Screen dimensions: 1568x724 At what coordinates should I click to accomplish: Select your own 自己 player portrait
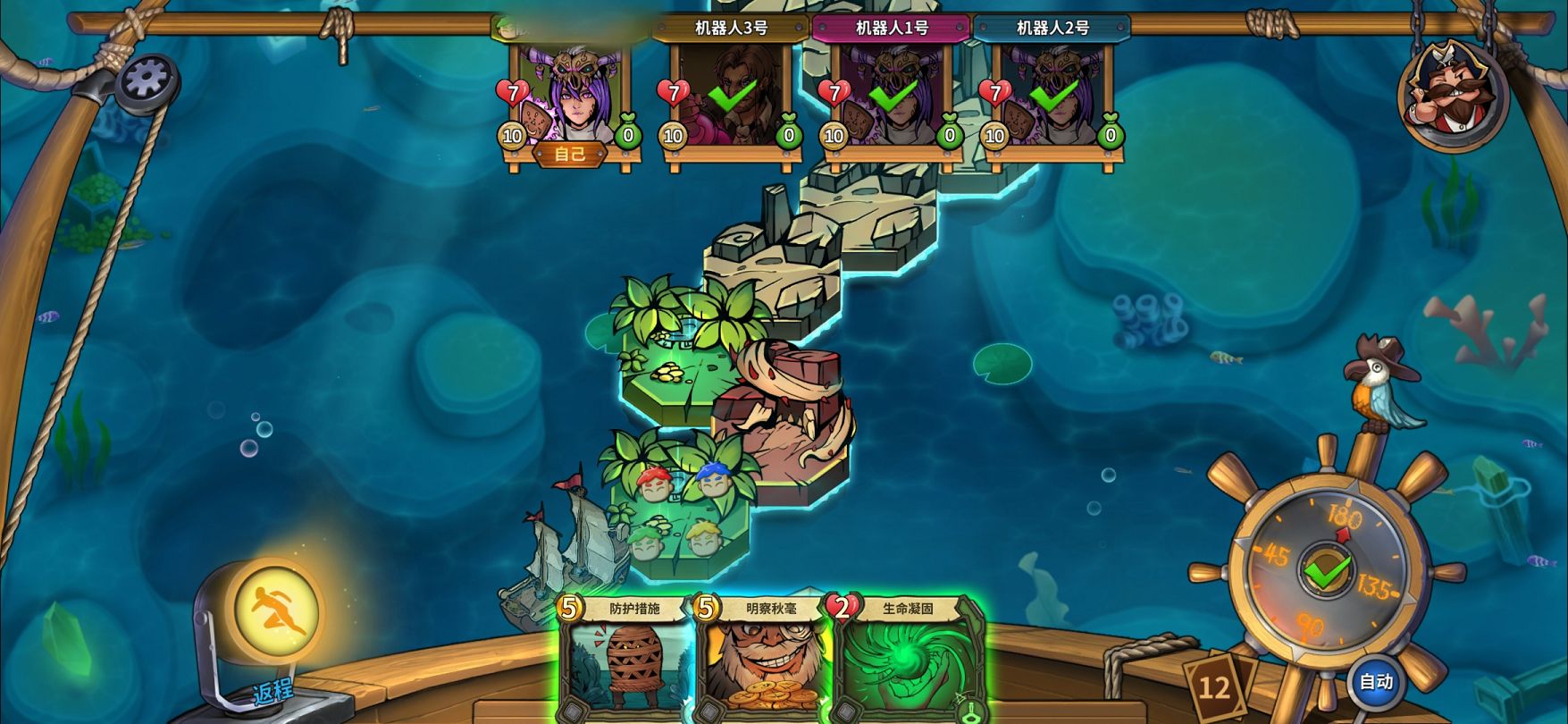(x=570, y=96)
